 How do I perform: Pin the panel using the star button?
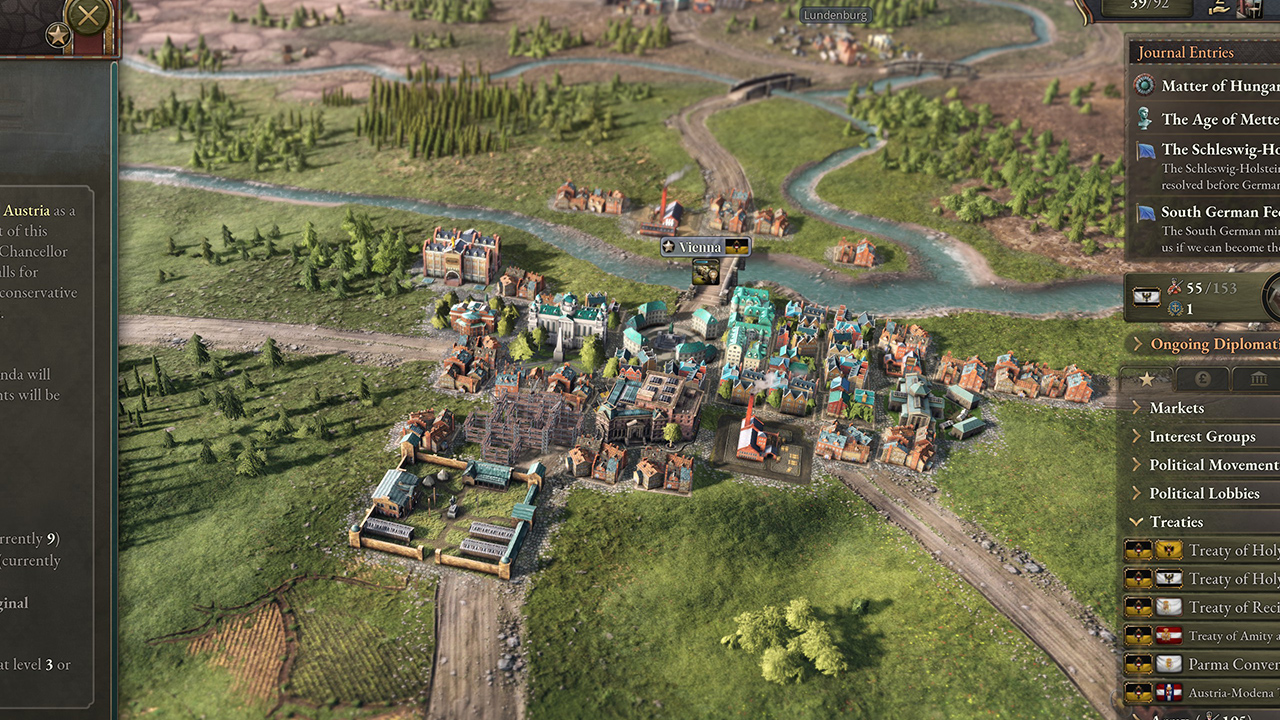tap(58, 37)
